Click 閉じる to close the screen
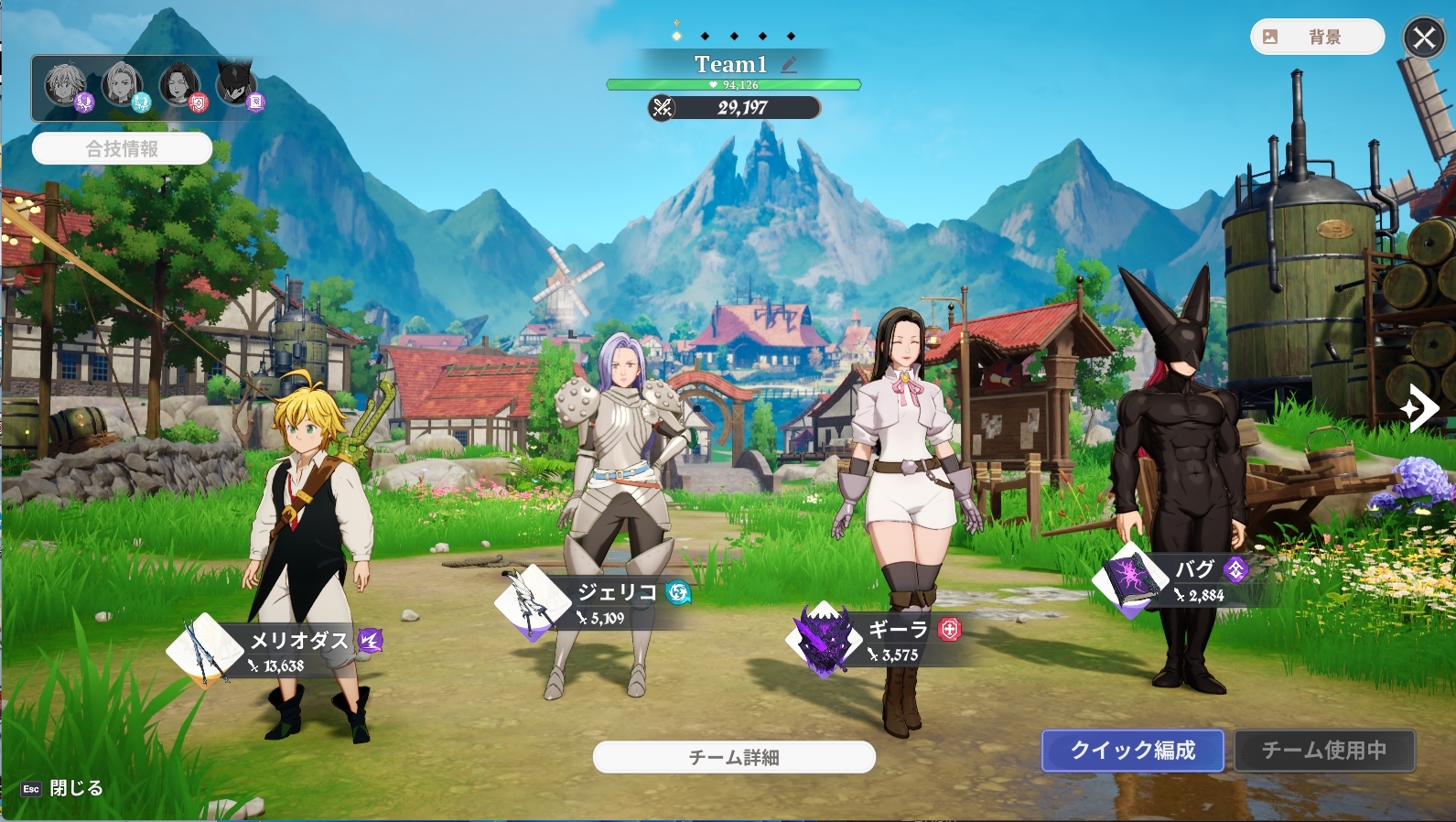1456x822 pixels. pos(75,788)
